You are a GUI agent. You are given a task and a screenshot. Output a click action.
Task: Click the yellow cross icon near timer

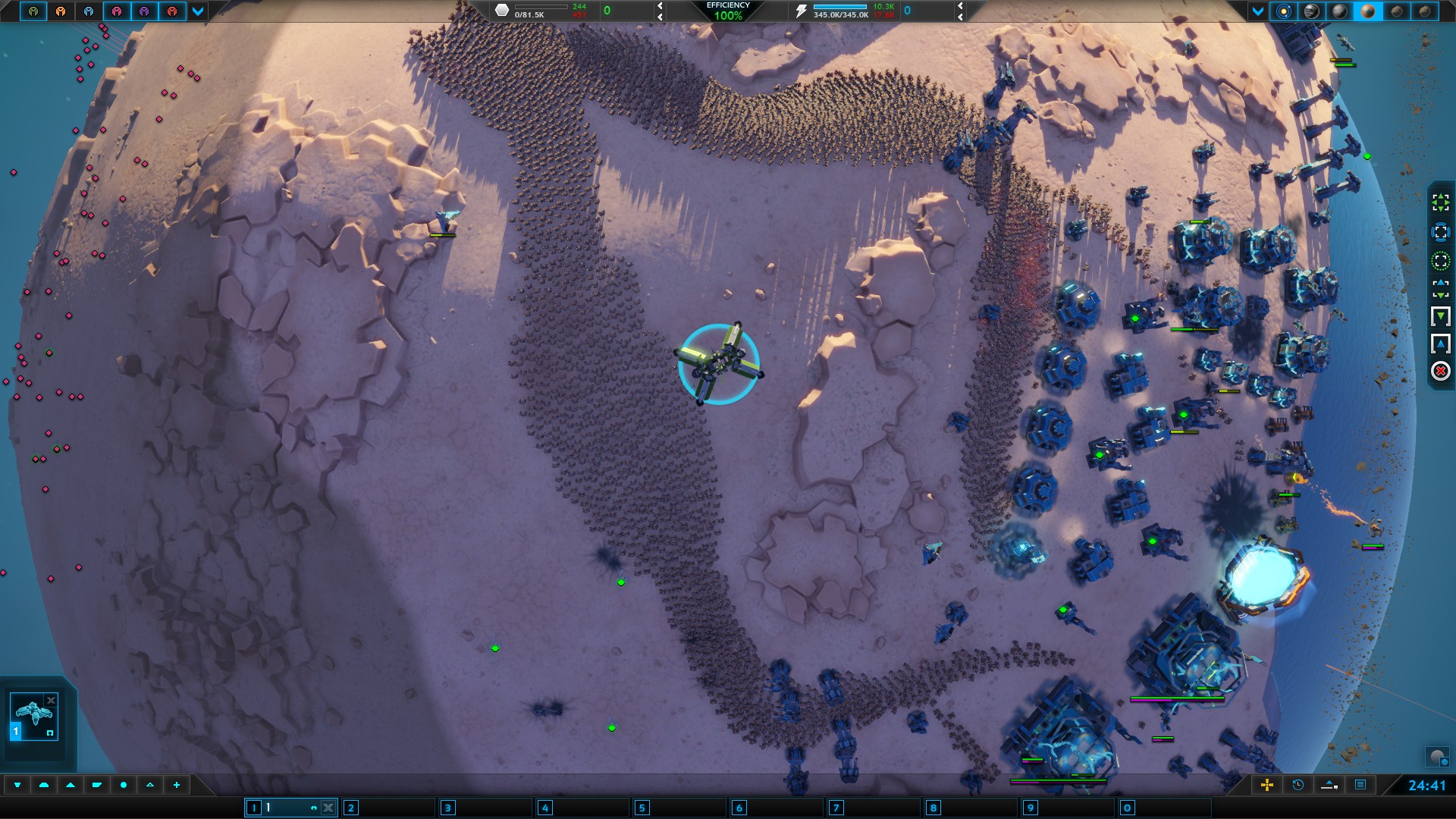(x=1266, y=785)
